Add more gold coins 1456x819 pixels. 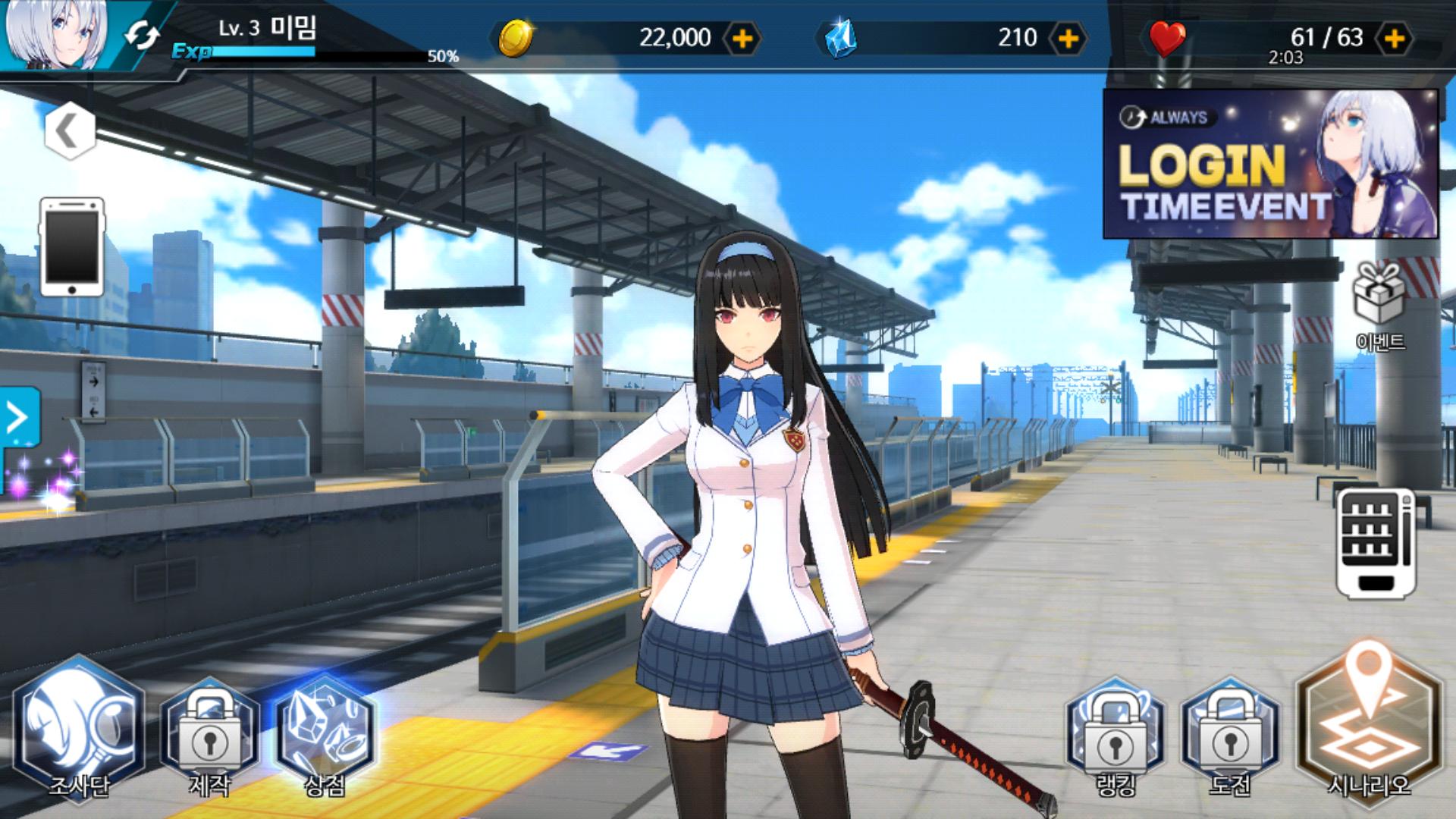(742, 38)
